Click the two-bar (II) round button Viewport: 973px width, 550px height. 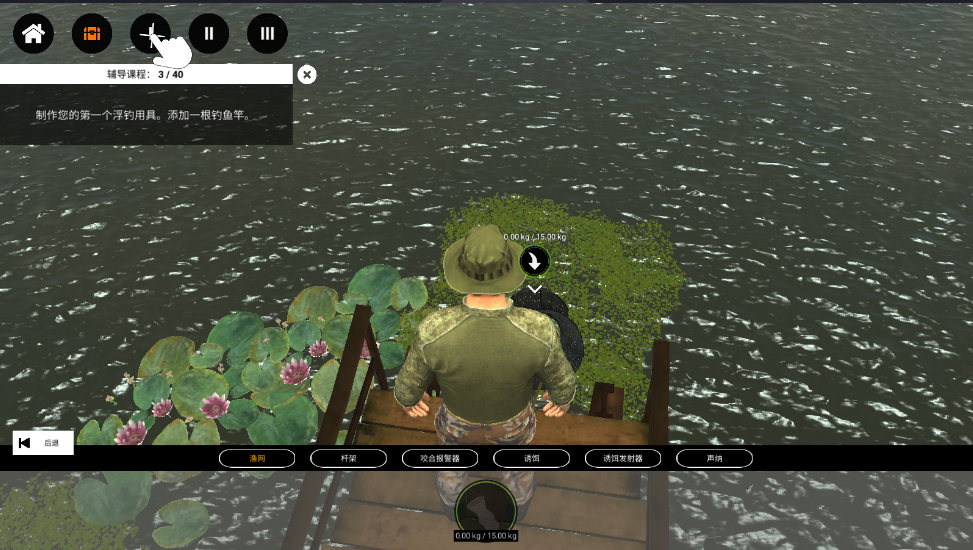pyautogui.click(x=209, y=34)
